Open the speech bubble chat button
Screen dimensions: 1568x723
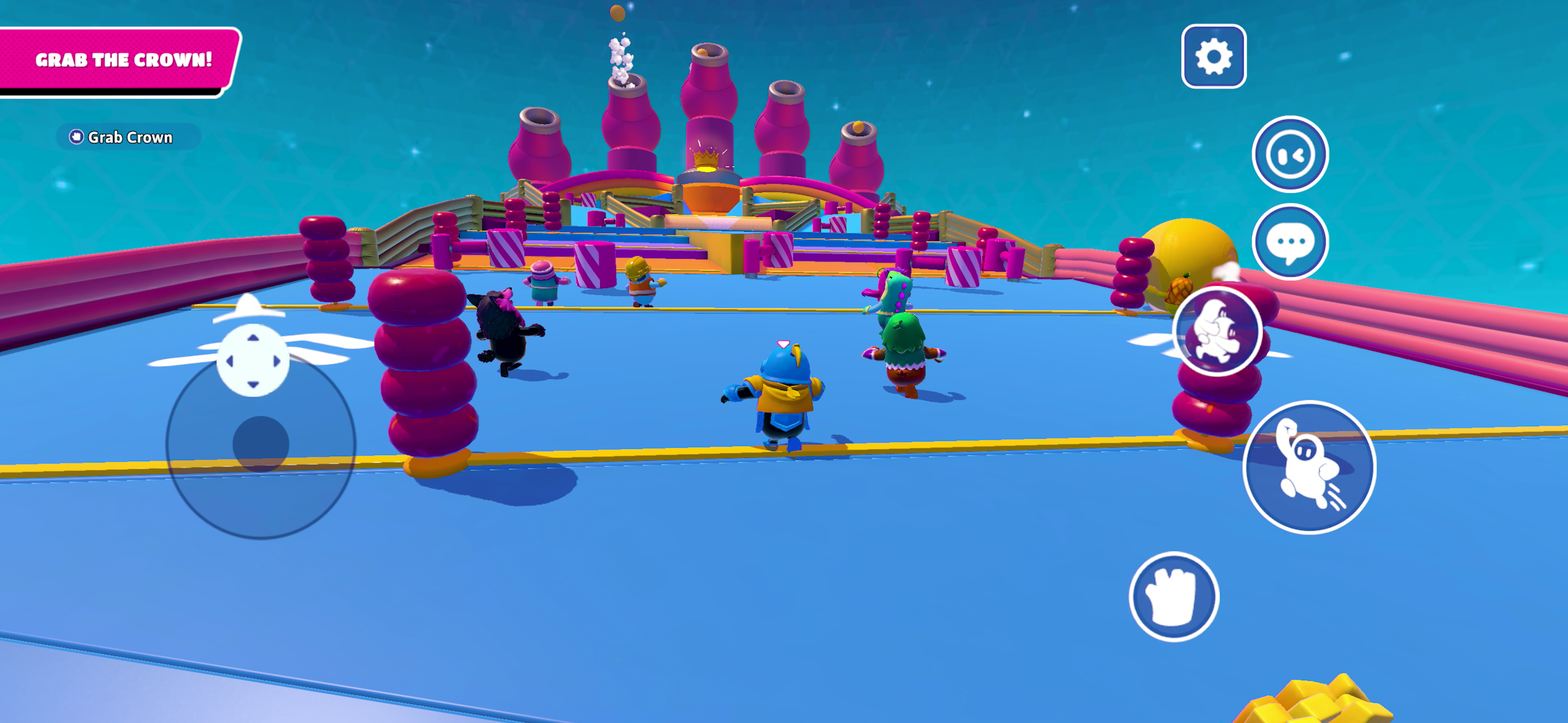click(x=1289, y=242)
